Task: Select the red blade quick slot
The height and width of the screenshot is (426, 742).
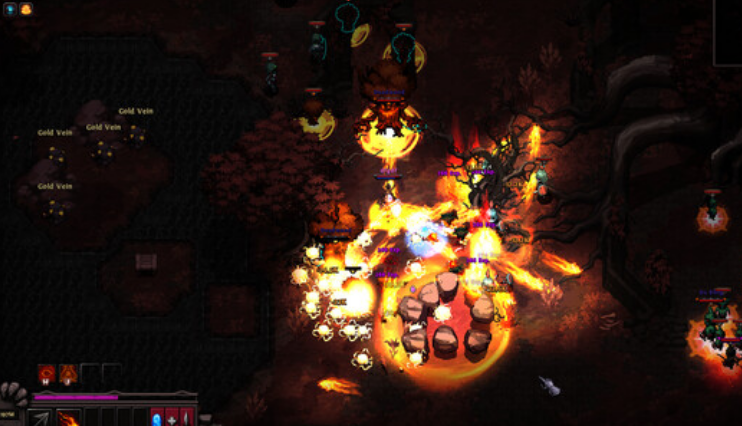Action: pos(186,418)
